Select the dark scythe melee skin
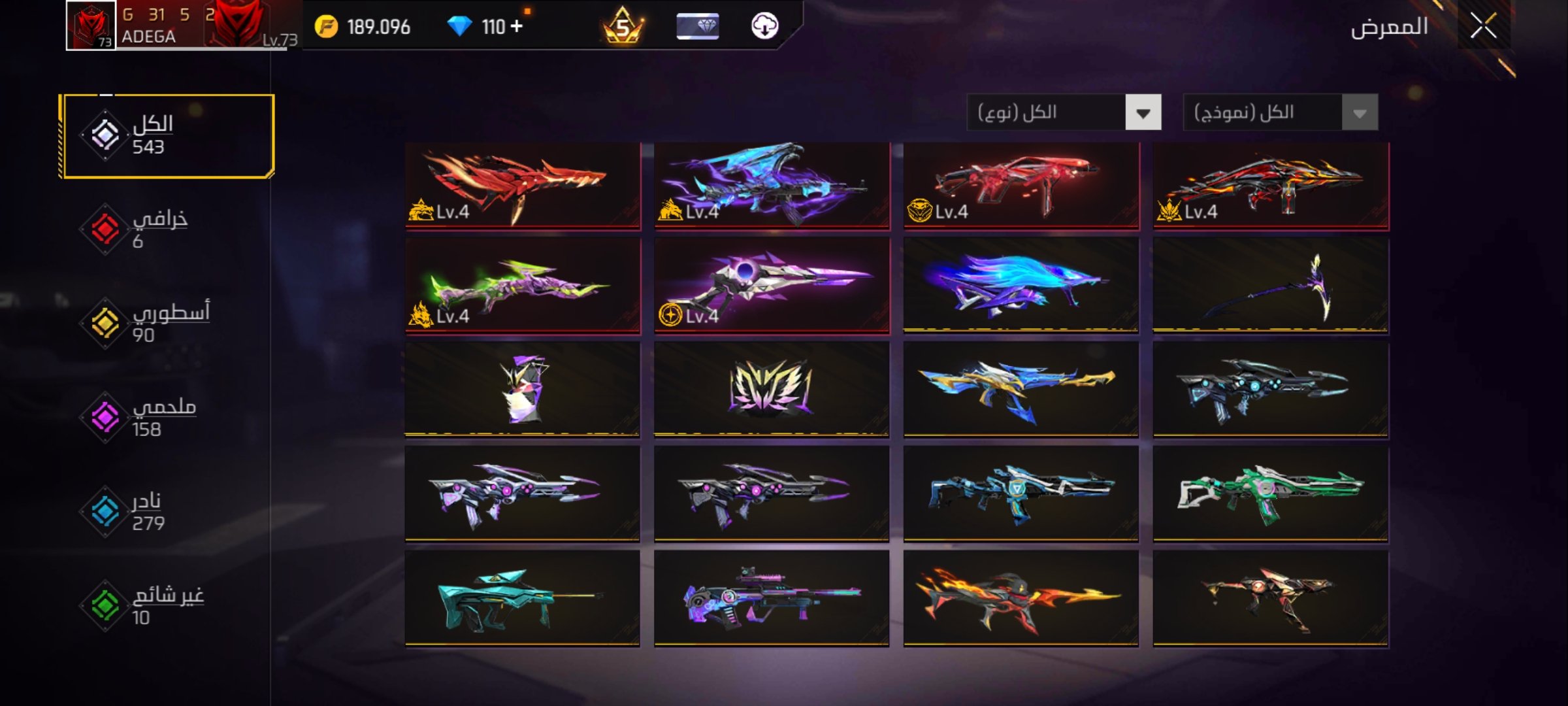1568x706 pixels. [x=1270, y=286]
